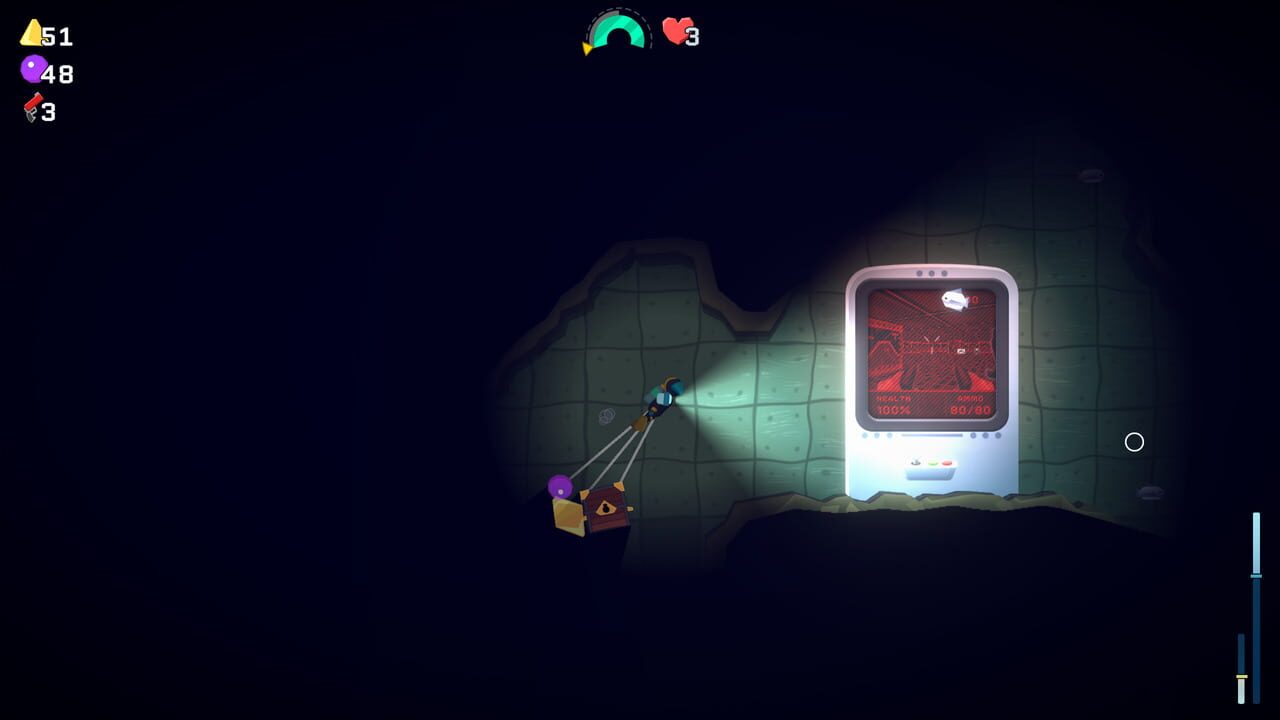The image size is (1280, 720).
Task: Click the yellow resource count showing 51
Action: point(55,37)
